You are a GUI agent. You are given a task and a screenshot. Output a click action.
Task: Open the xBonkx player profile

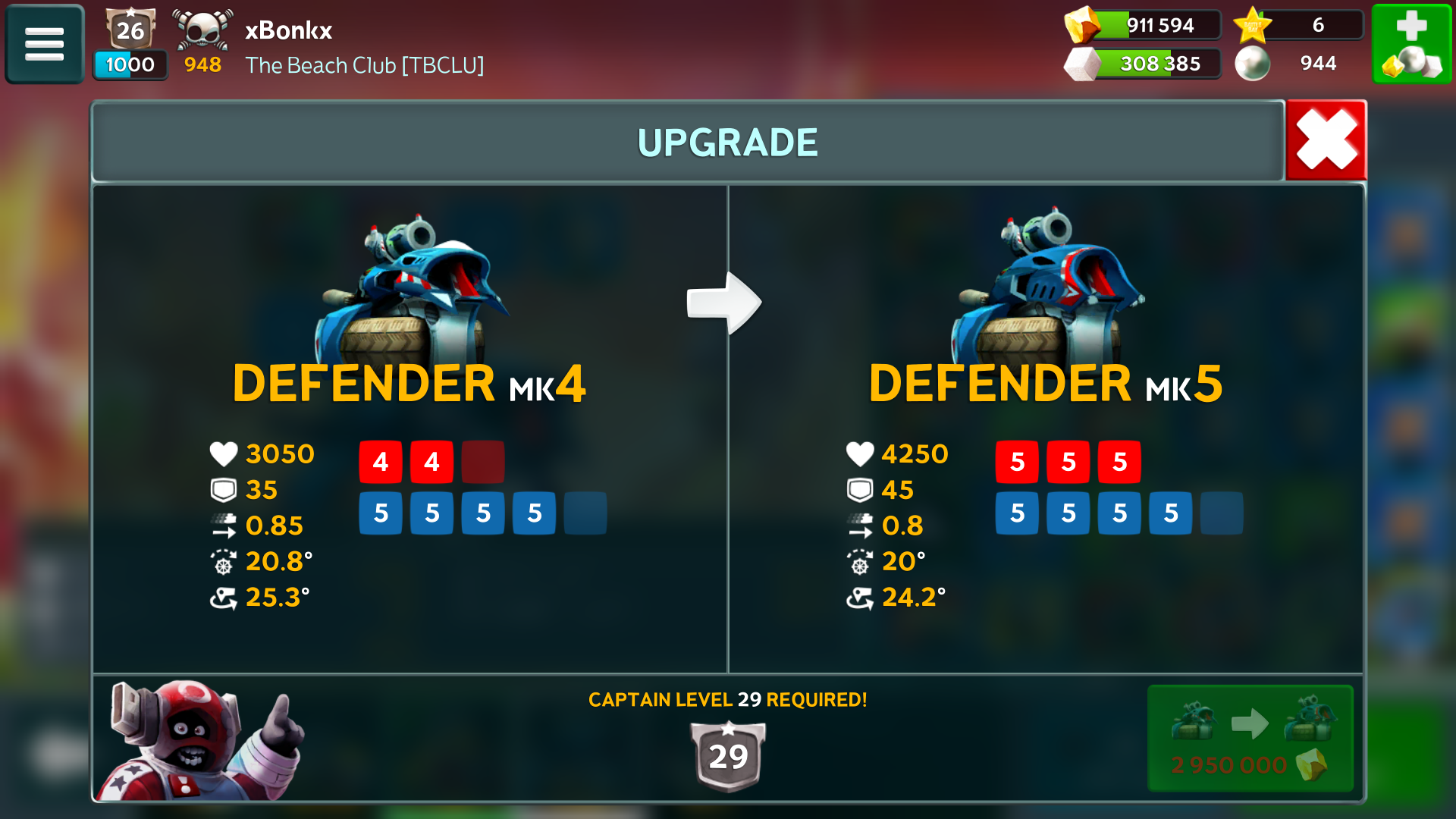(x=288, y=30)
